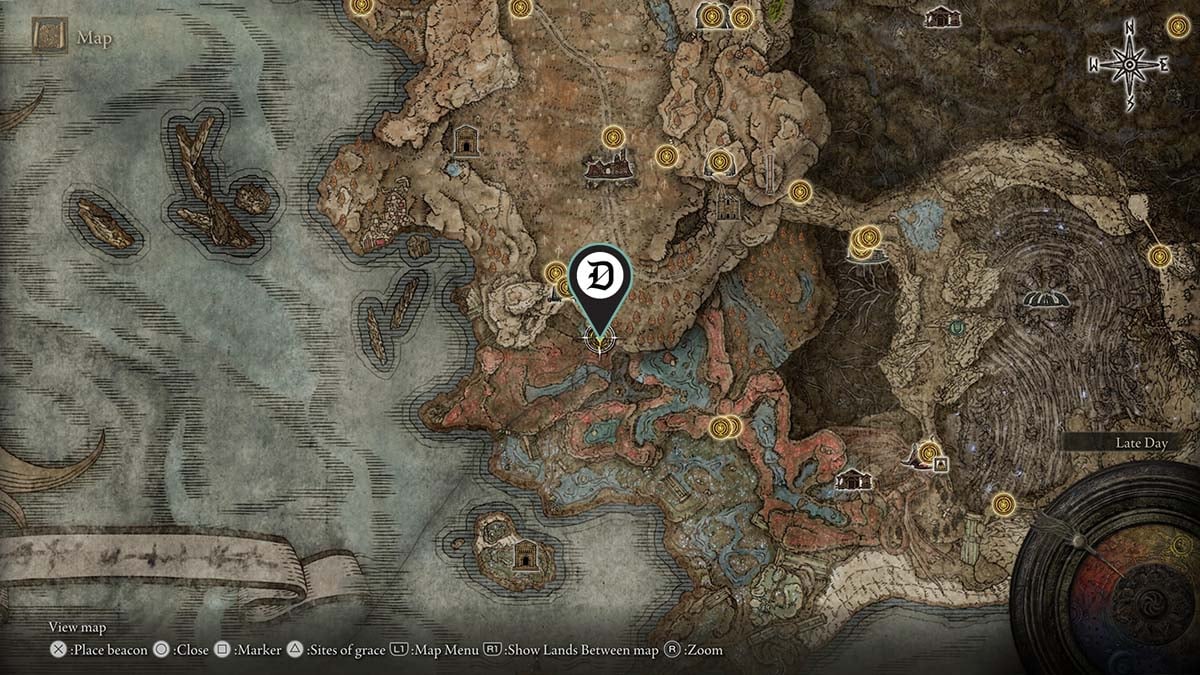1200x675 pixels.
Task: Select the red-roofed ruins icon on the plateau
Action: click(x=609, y=168)
